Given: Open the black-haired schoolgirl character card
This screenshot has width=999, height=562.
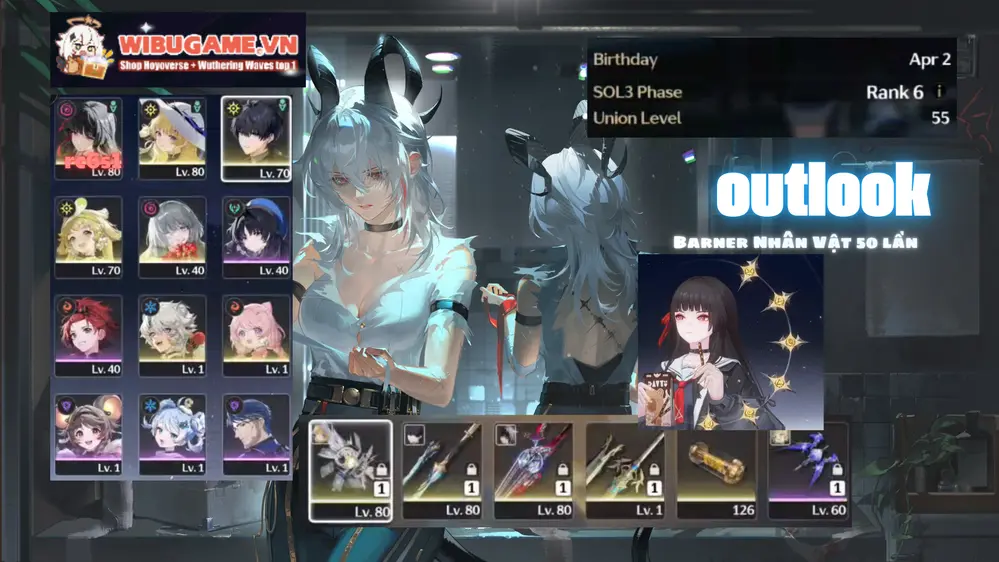Looking at the screenshot, I should click(x=730, y=341).
